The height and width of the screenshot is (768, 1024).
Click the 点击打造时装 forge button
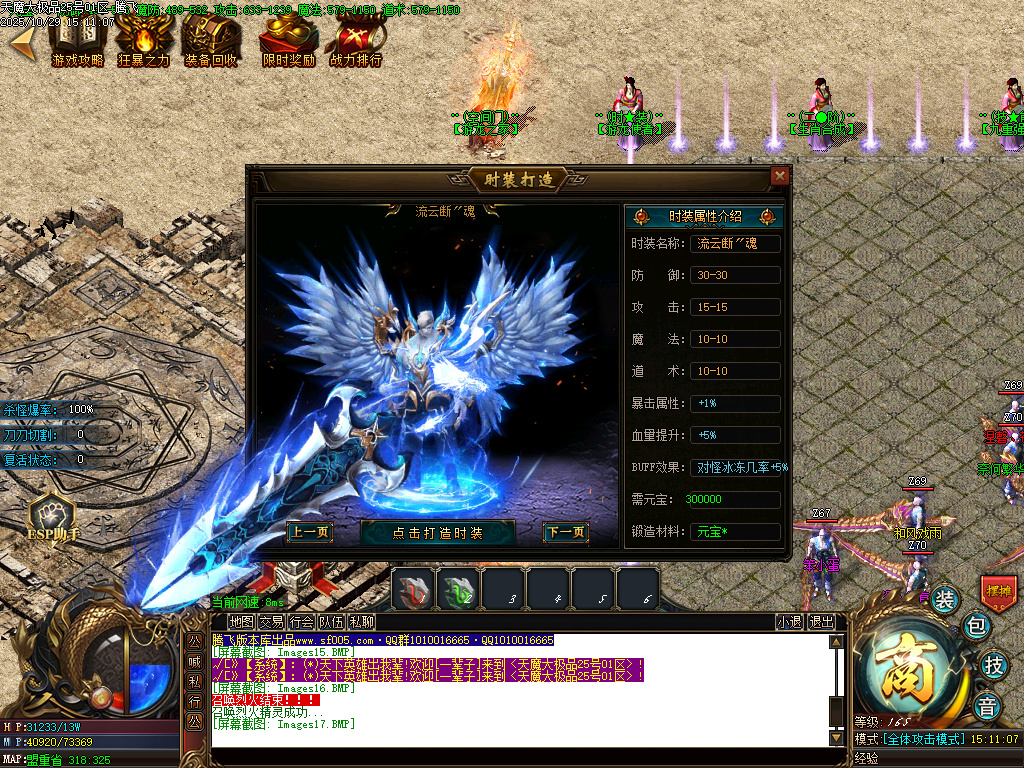pos(437,533)
